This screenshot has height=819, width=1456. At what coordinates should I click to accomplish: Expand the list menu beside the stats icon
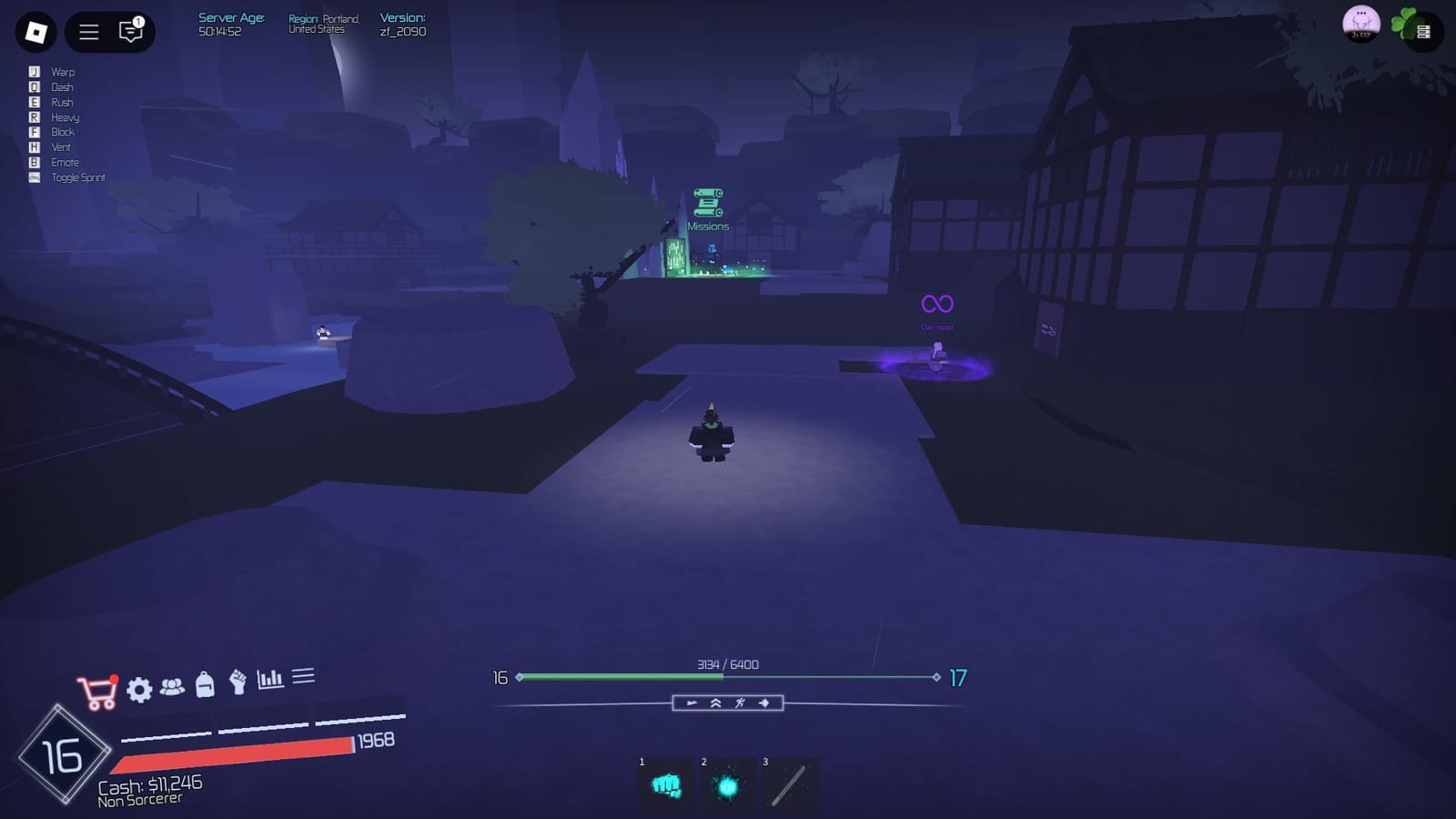[305, 675]
